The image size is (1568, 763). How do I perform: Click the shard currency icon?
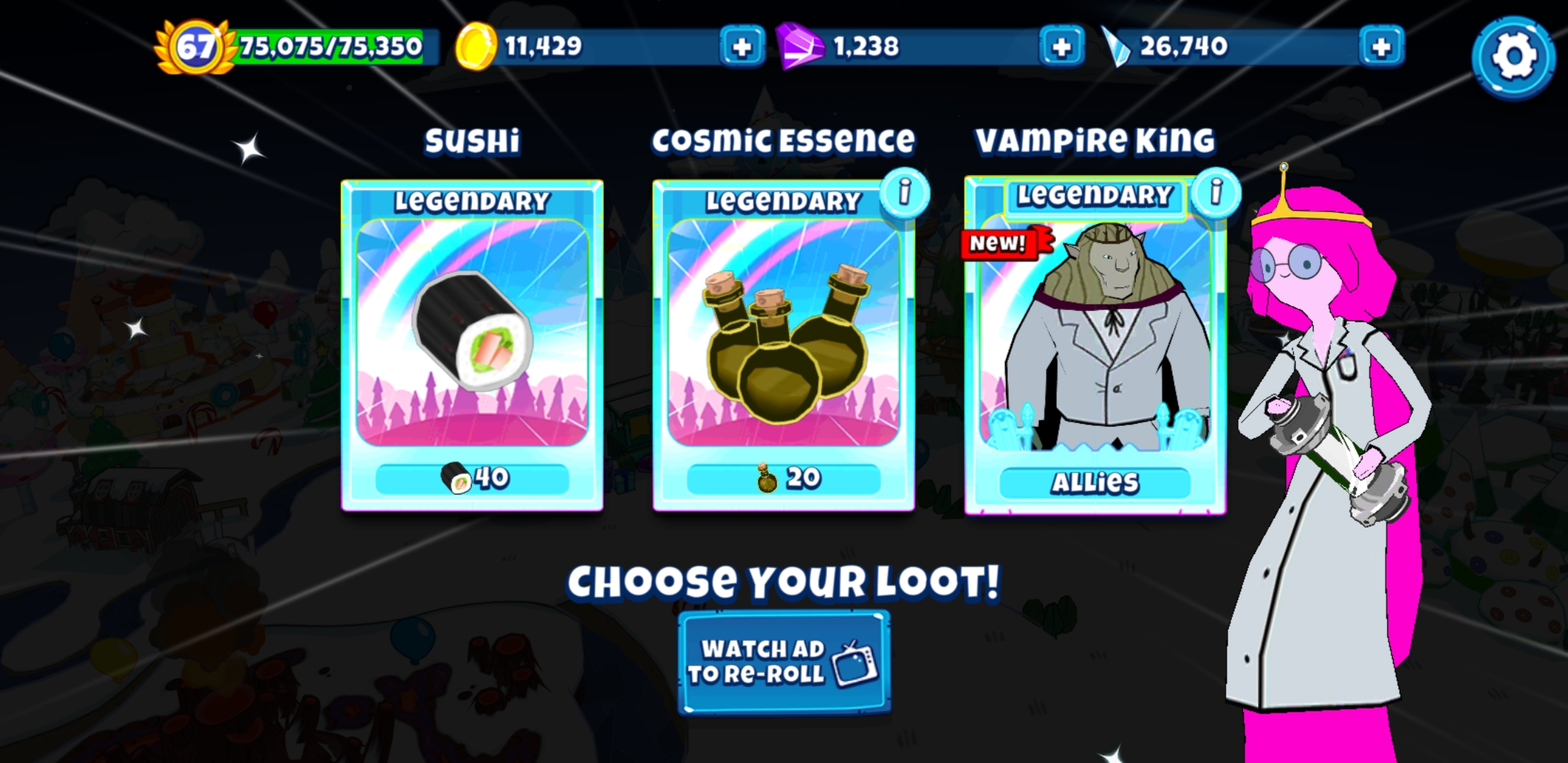(x=1117, y=47)
